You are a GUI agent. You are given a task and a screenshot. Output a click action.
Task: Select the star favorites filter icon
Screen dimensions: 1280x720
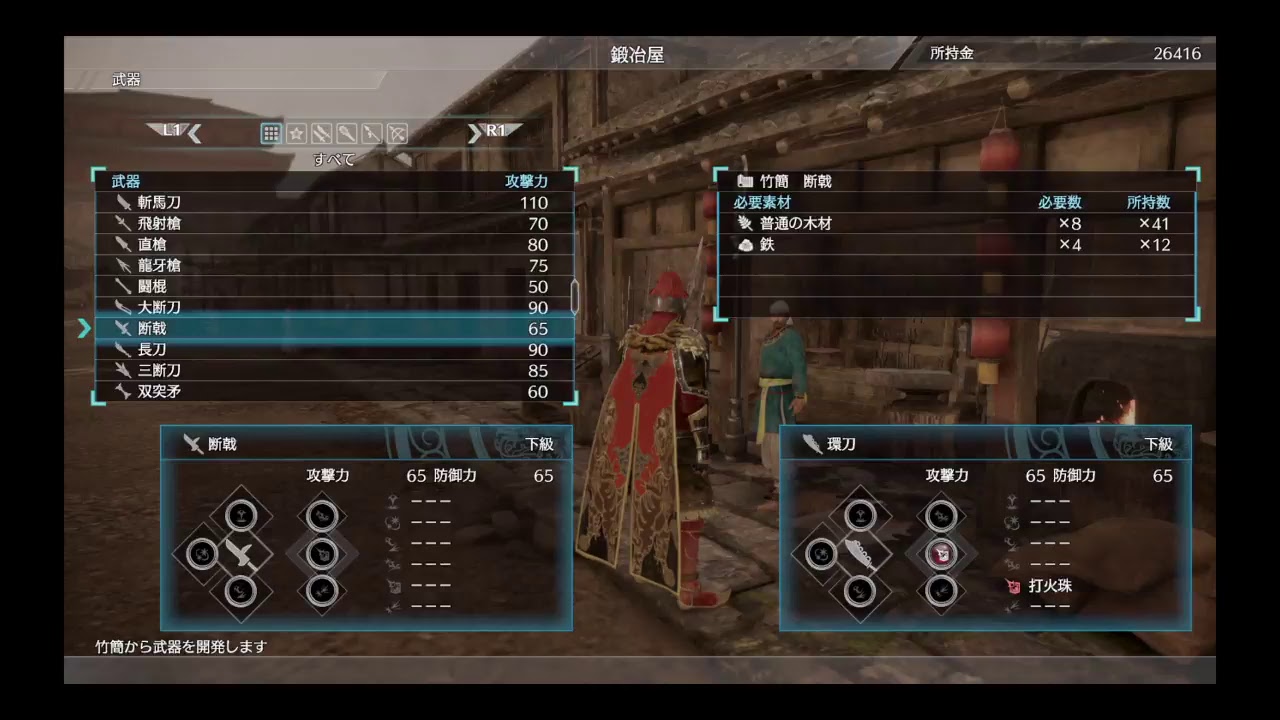(x=296, y=132)
